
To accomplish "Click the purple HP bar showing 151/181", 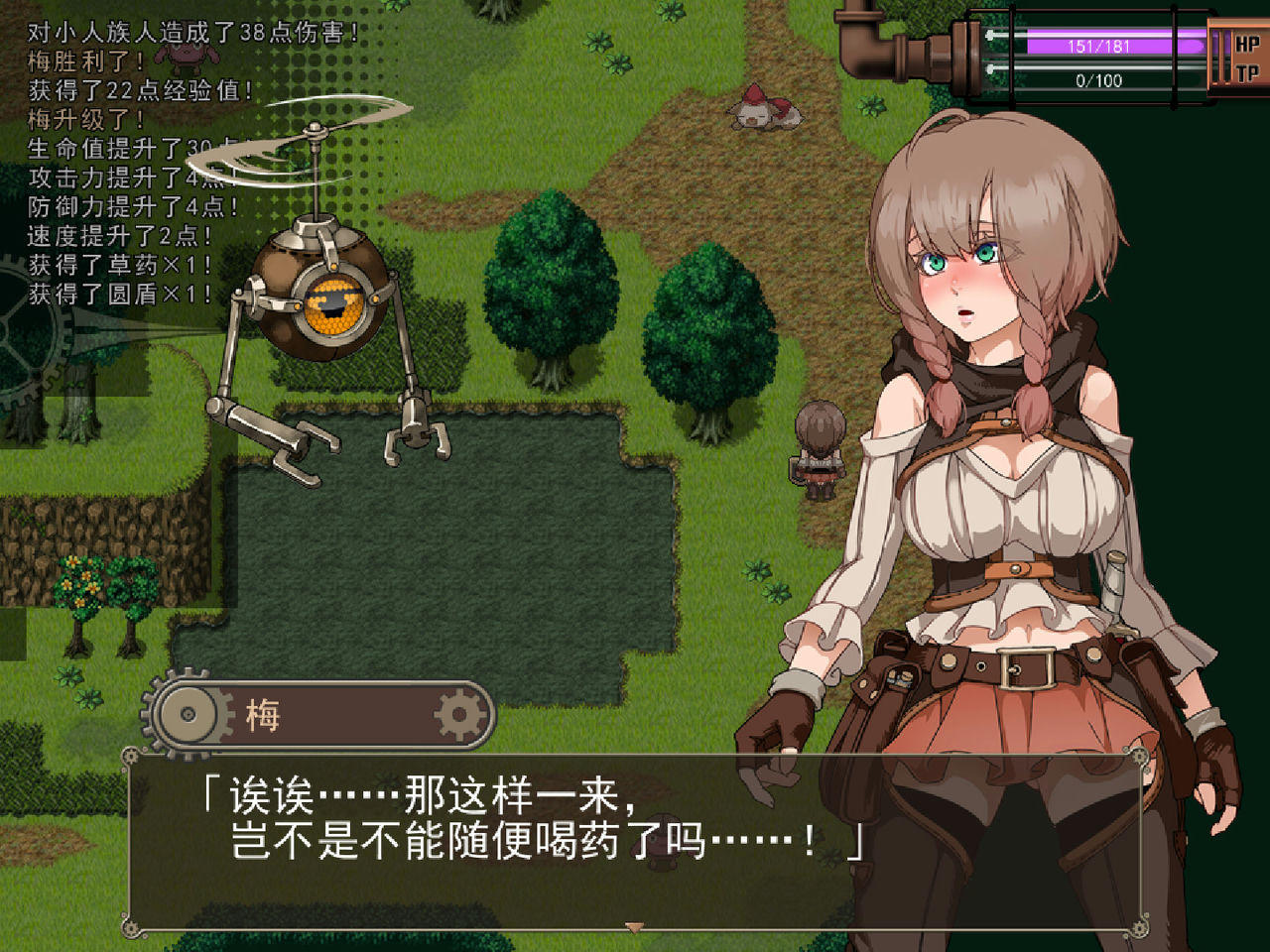I will click(x=1091, y=43).
